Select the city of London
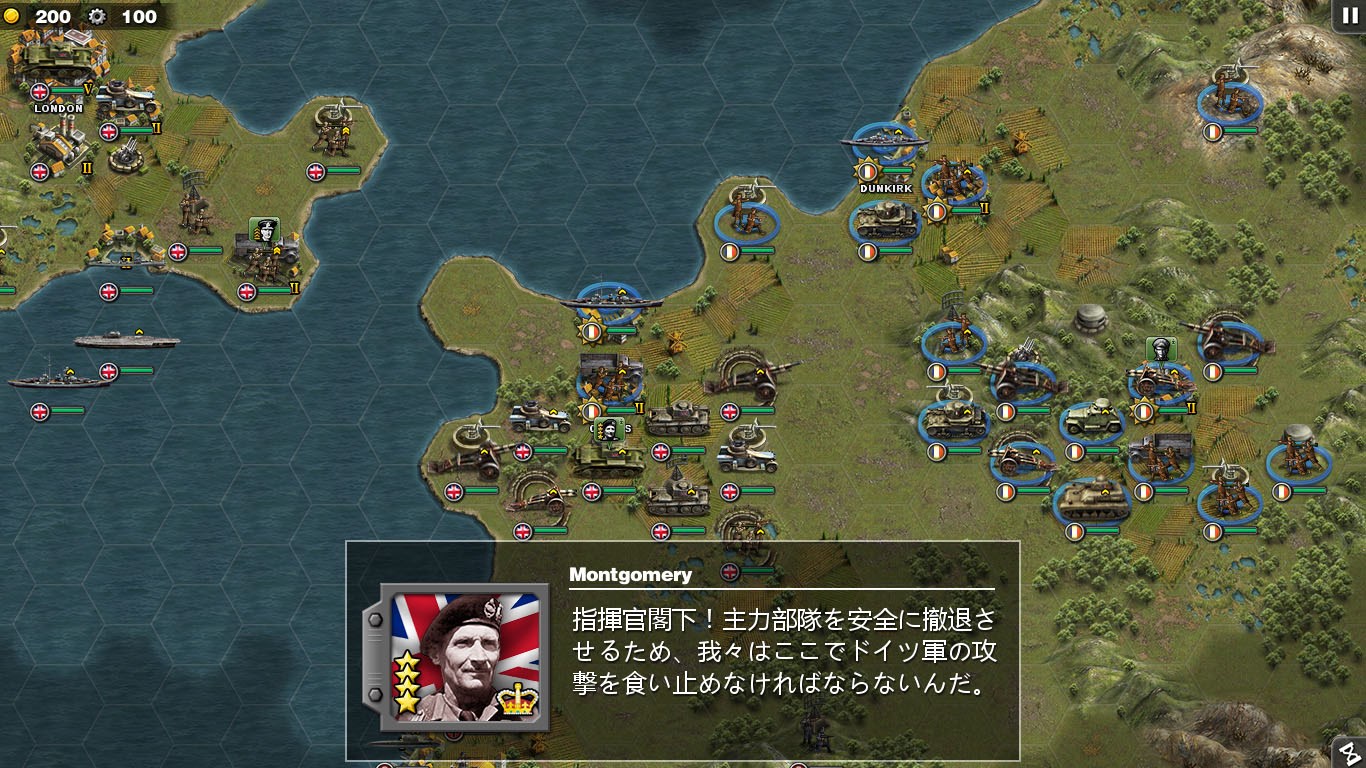This screenshot has height=768, width=1366. click(55, 70)
